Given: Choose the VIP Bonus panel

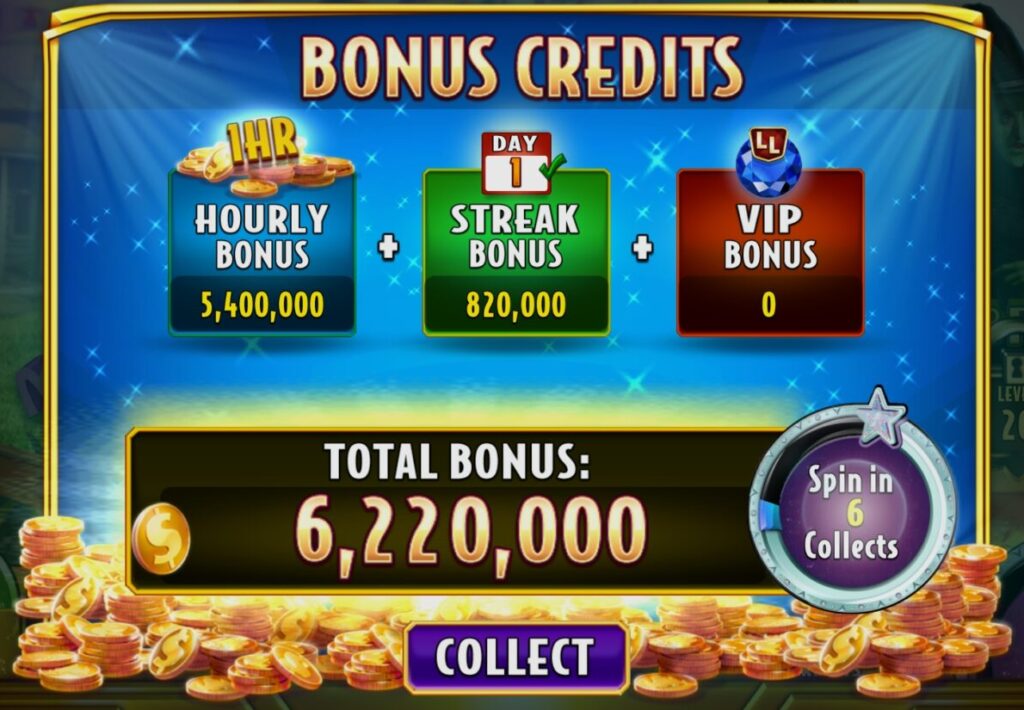Looking at the screenshot, I should tap(770, 253).
